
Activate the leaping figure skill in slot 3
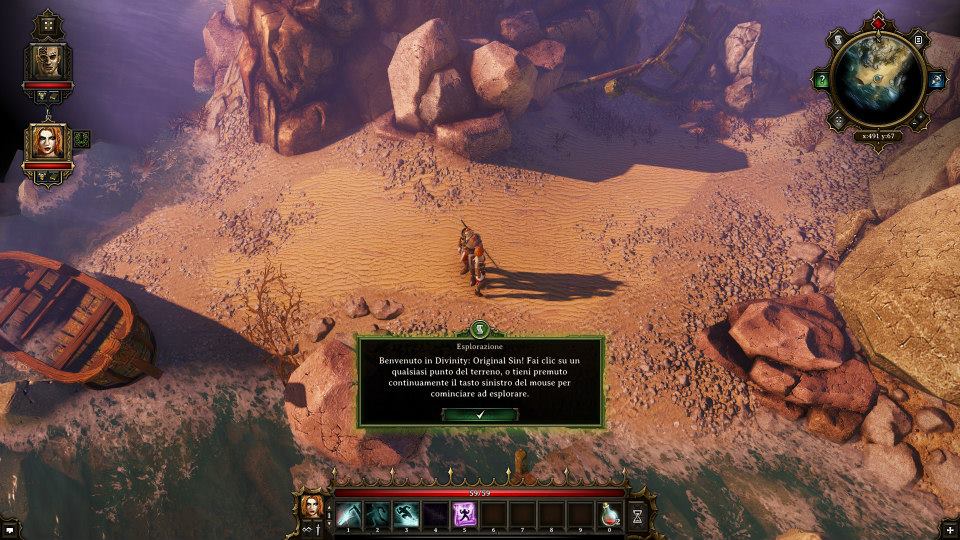tap(406, 513)
